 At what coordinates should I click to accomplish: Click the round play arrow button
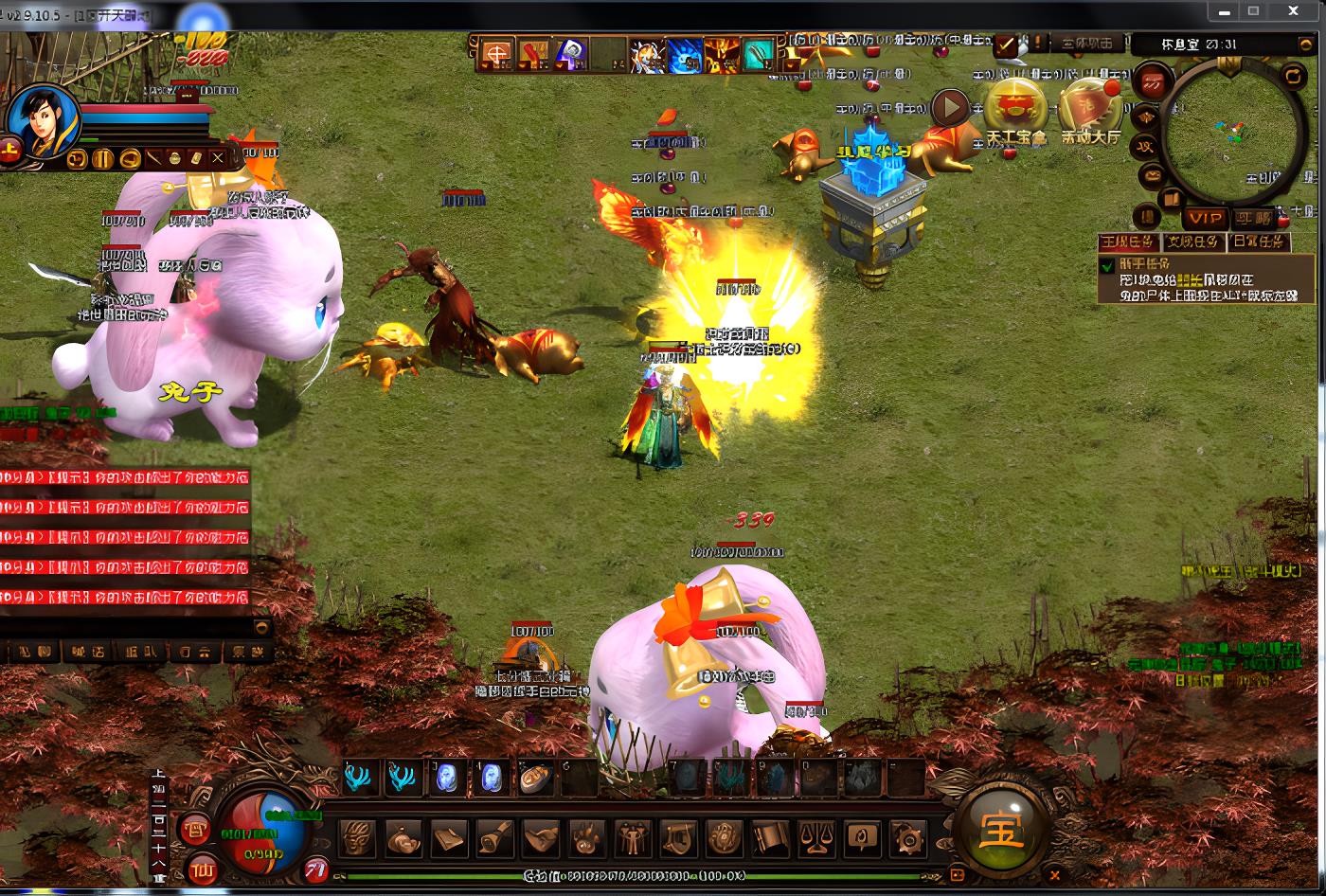click(950, 108)
